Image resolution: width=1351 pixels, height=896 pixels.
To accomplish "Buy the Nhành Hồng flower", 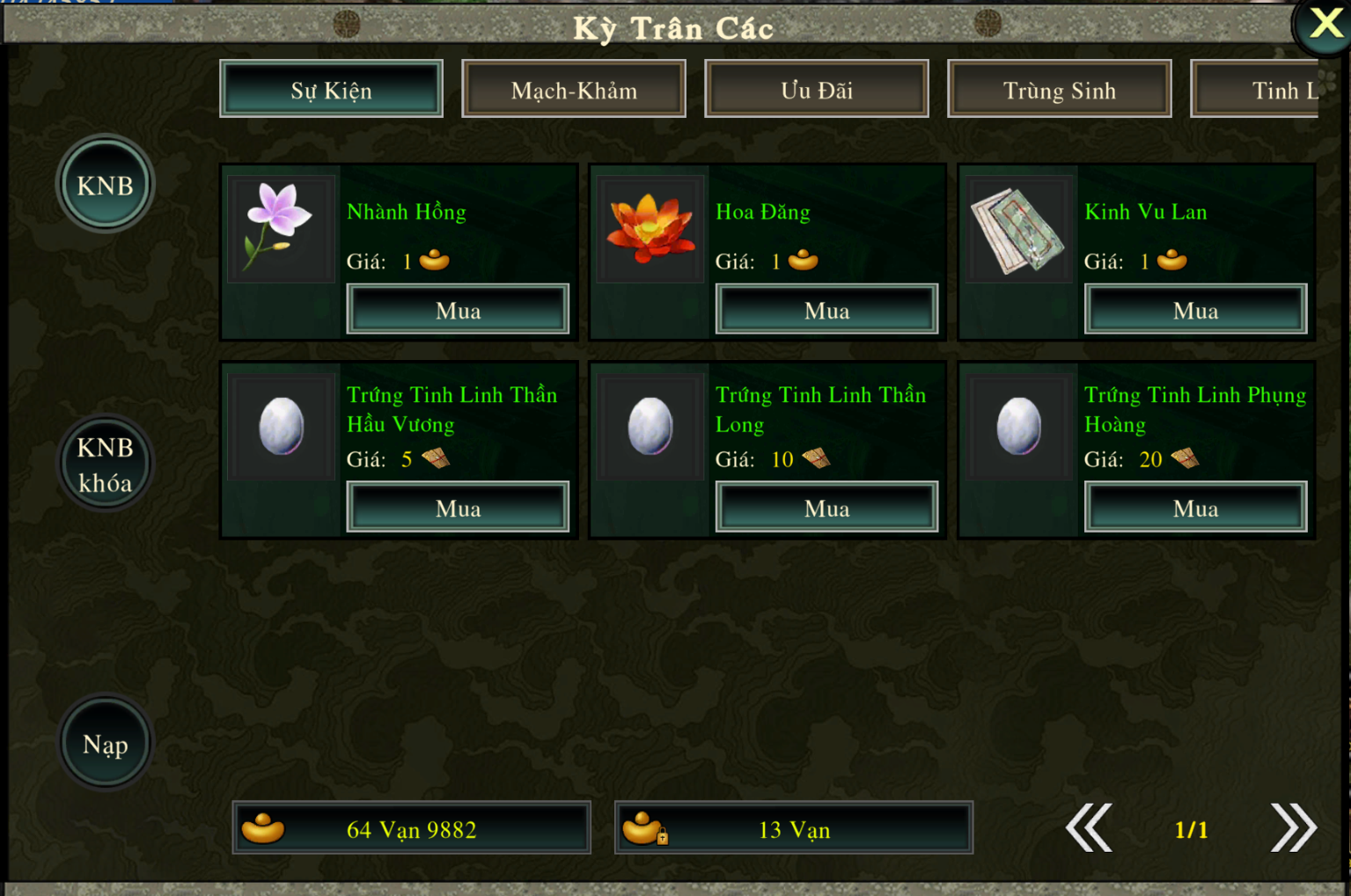I will coord(458,310).
